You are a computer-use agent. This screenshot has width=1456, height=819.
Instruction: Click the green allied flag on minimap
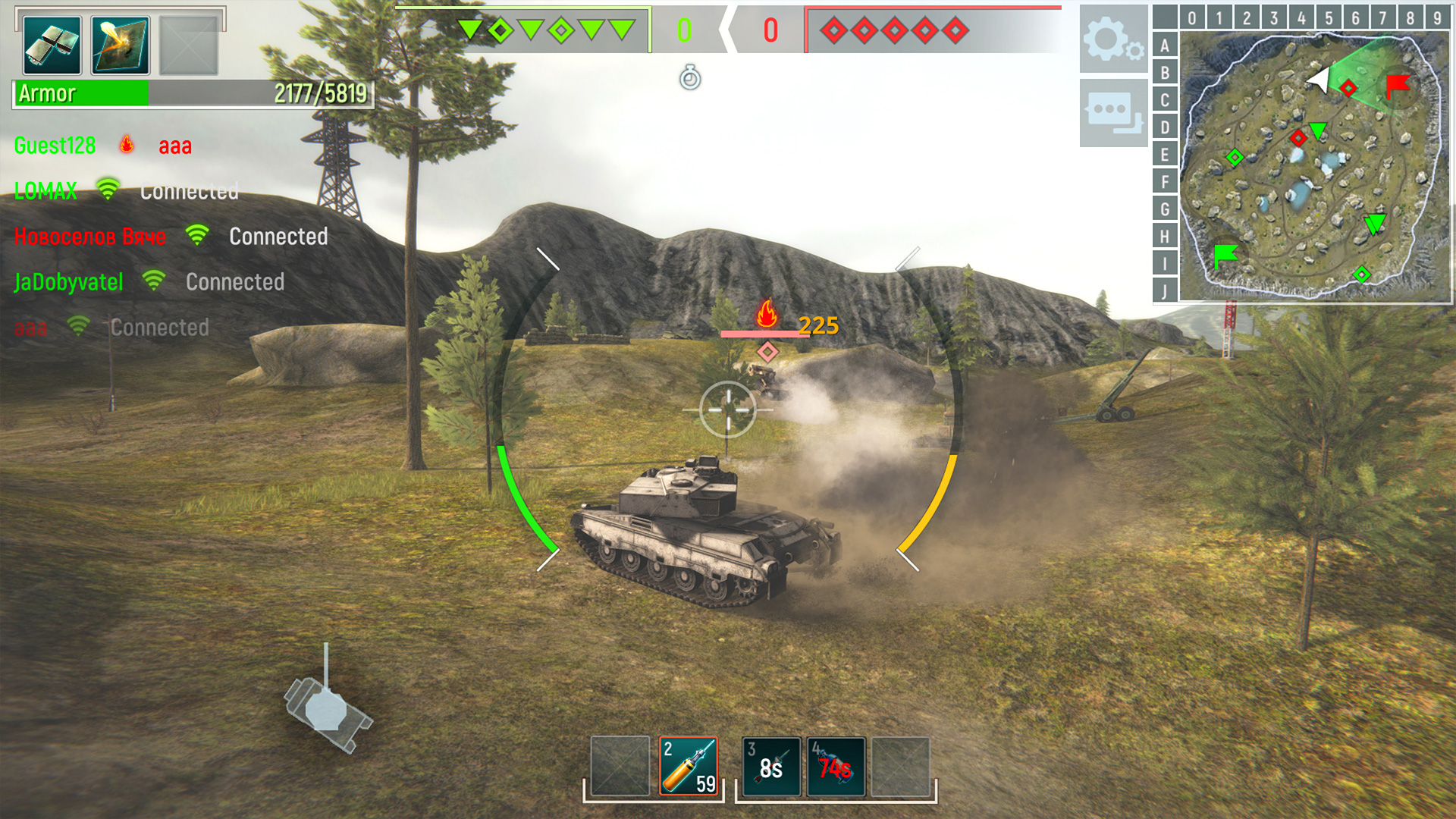pyautogui.click(x=1225, y=255)
